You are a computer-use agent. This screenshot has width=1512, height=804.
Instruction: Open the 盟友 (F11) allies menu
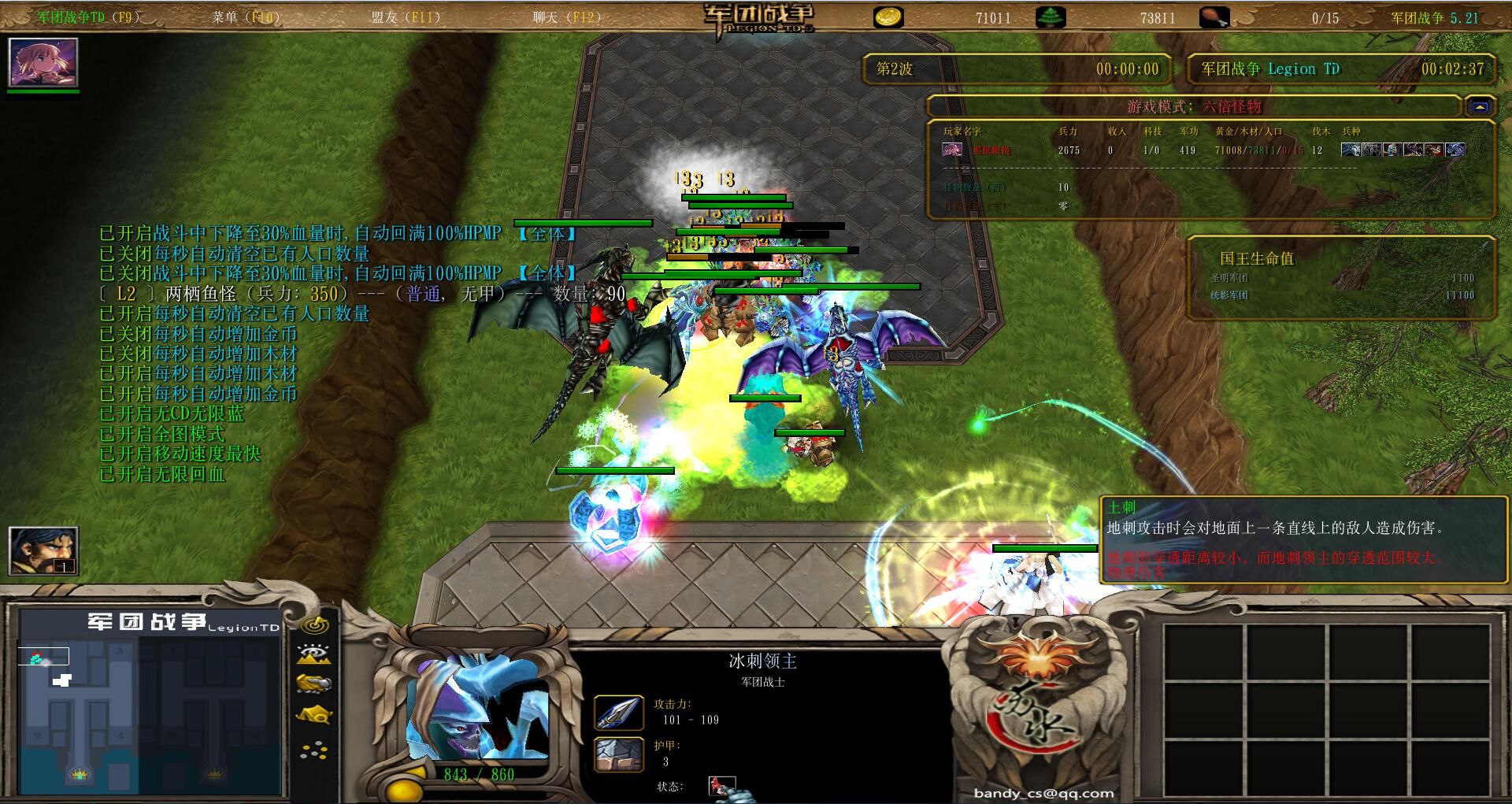coord(406,17)
